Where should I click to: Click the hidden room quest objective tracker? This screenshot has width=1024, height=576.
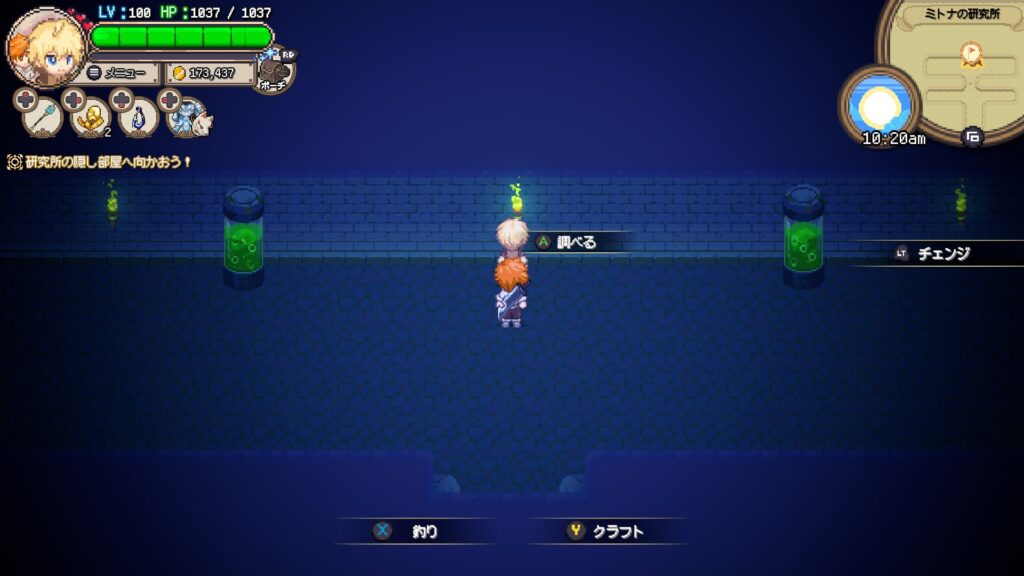point(100,161)
